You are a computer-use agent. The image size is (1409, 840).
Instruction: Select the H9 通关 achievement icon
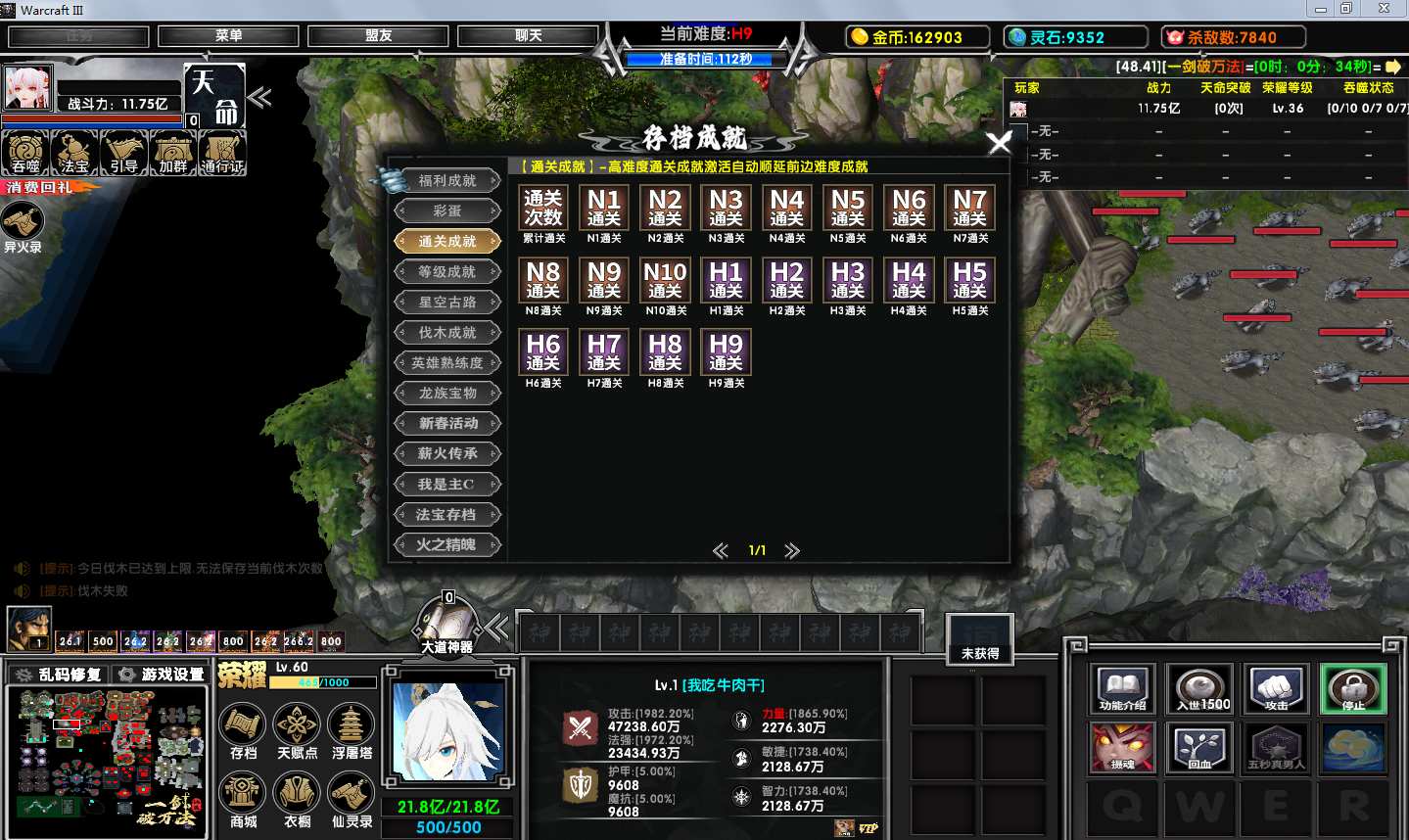point(726,352)
